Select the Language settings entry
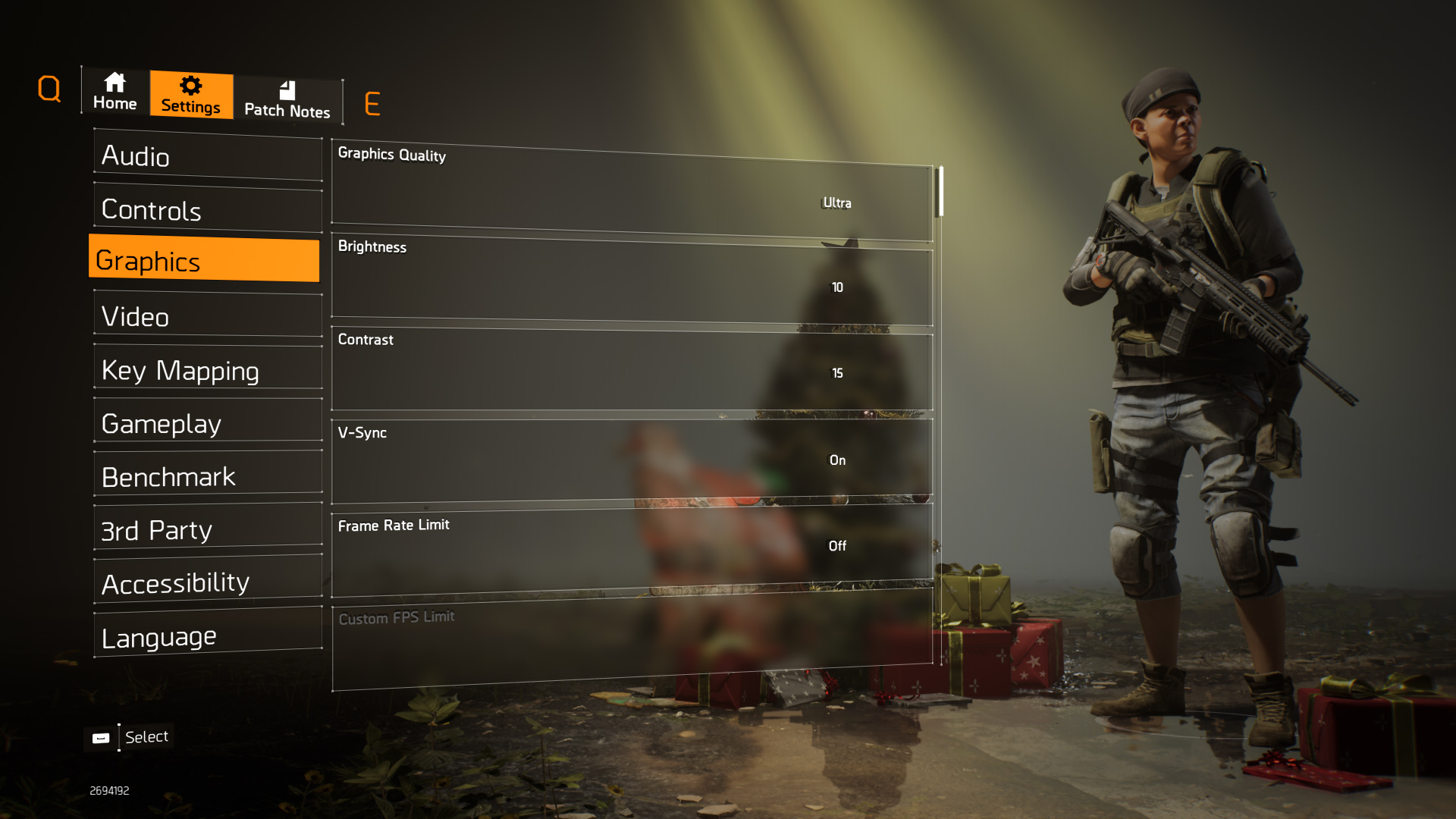 [x=208, y=635]
